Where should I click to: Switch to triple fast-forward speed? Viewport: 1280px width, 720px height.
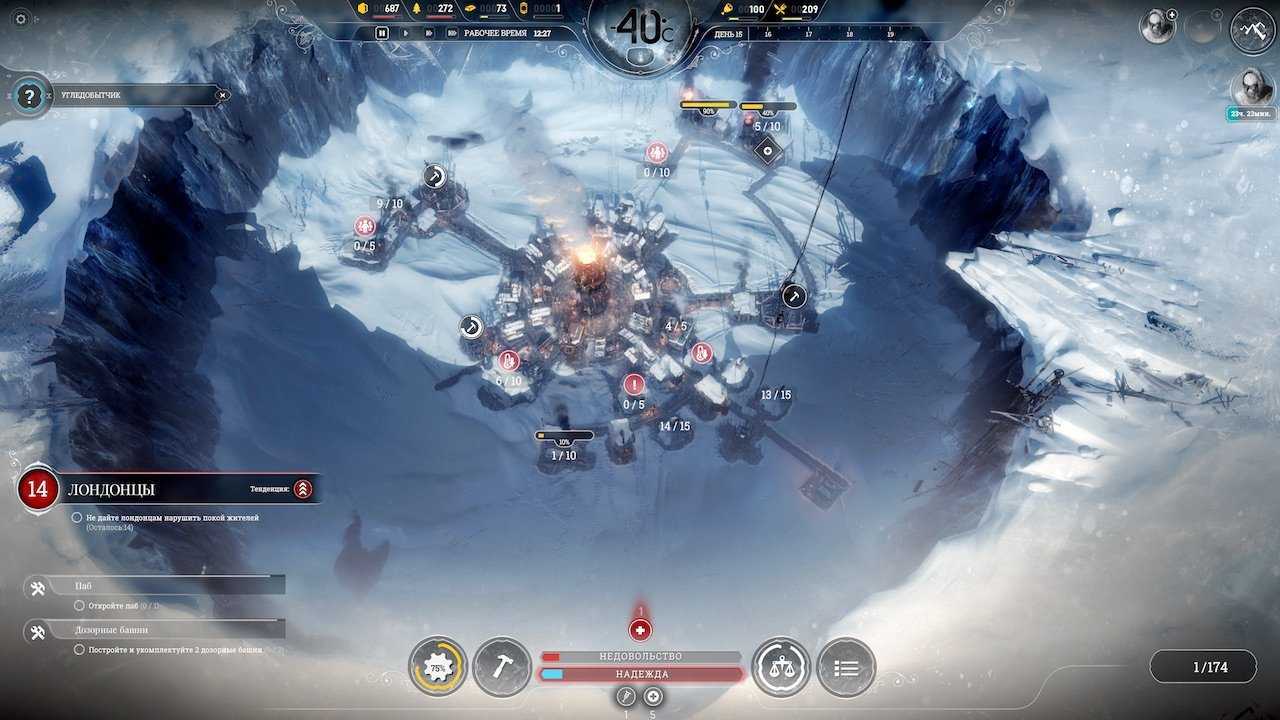coord(452,33)
